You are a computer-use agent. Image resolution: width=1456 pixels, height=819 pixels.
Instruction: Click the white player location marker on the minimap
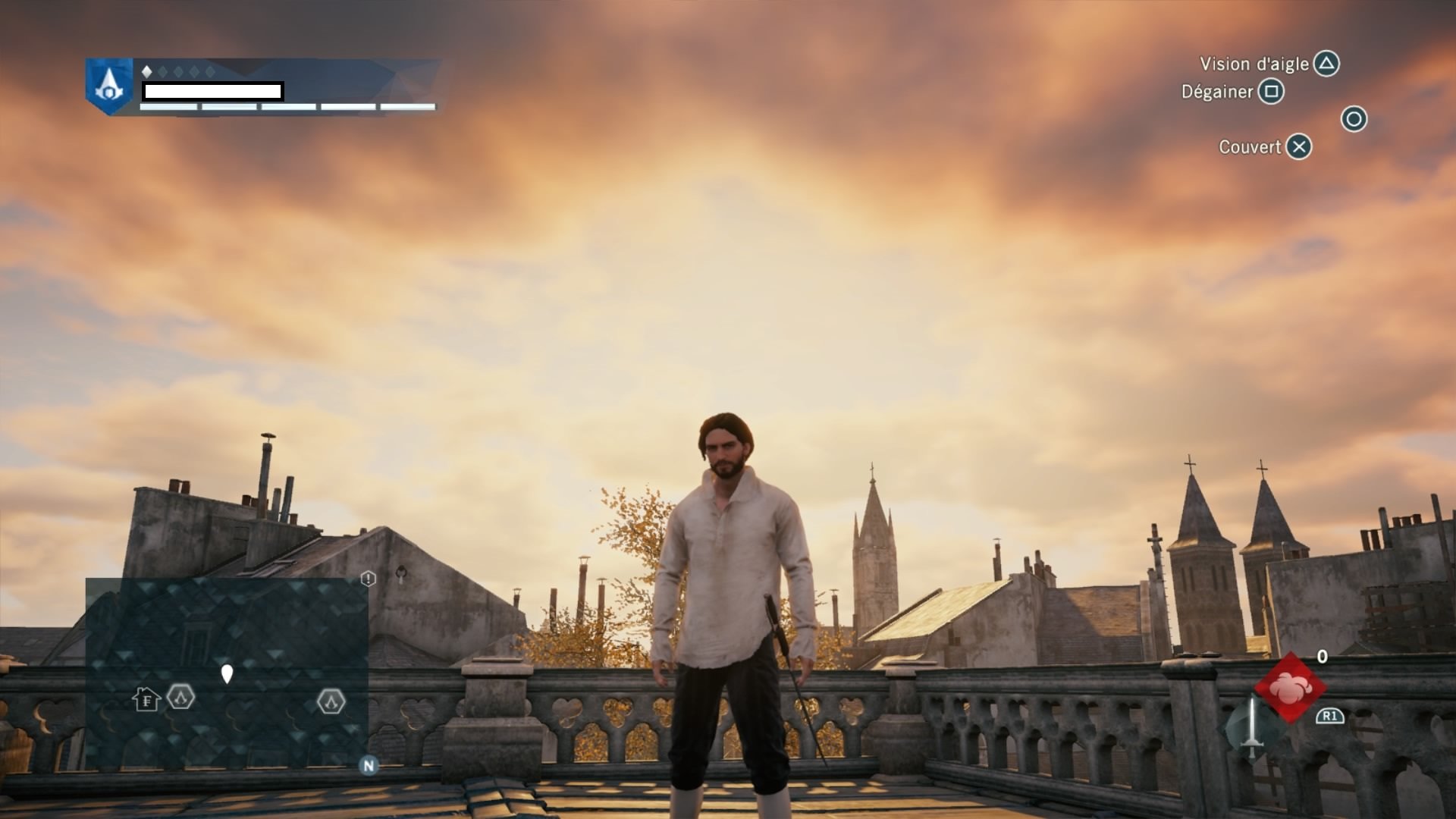[x=227, y=673]
